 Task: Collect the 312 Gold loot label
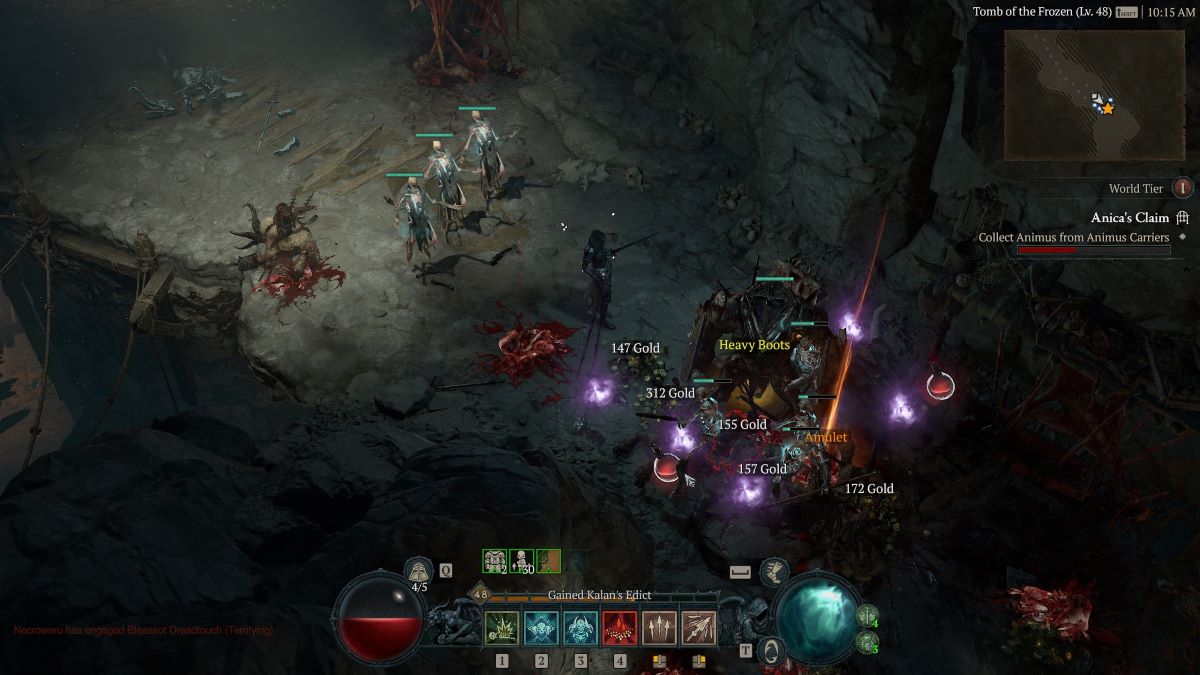670,394
